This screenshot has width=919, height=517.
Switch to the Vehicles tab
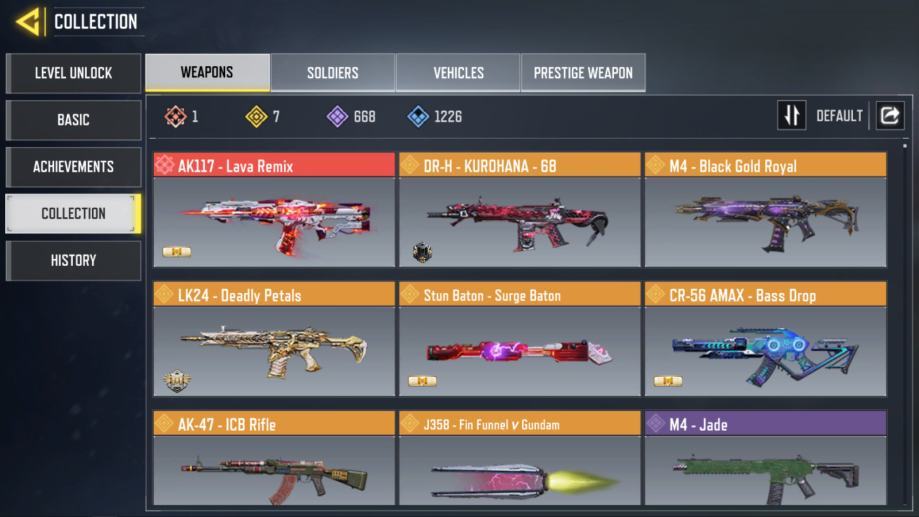coord(458,73)
